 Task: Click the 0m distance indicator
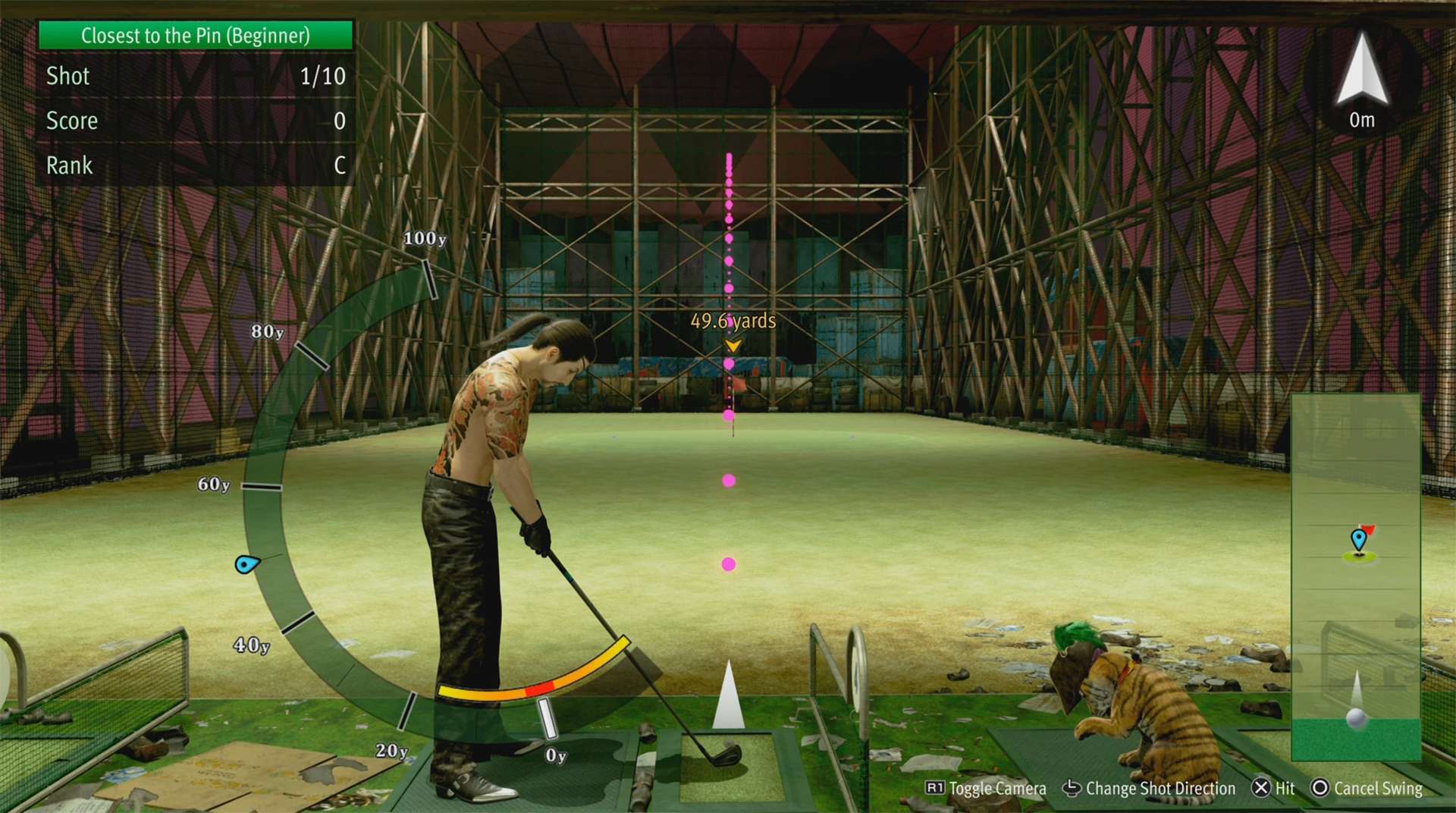pos(1361,120)
